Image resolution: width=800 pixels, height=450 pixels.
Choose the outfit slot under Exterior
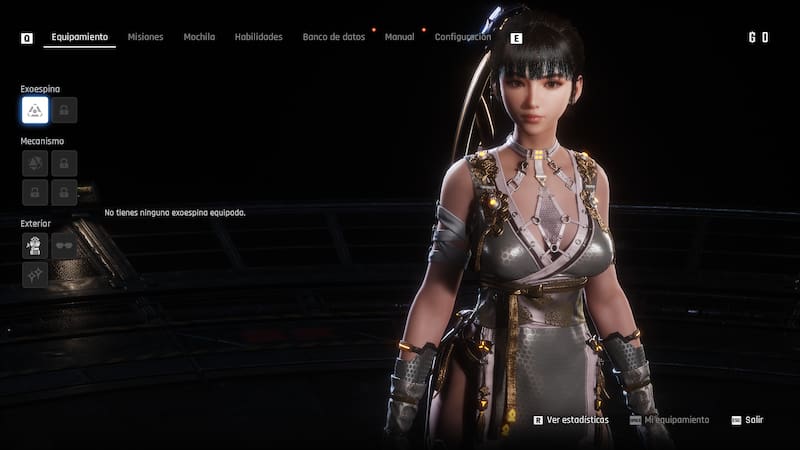point(35,245)
